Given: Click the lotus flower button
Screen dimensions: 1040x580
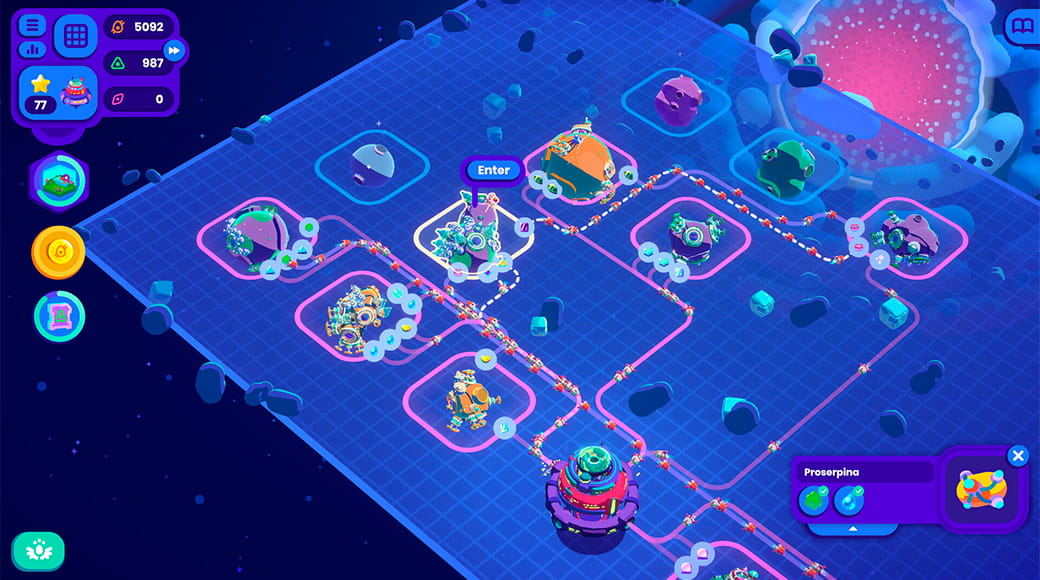Looking at the screenshot, I should [x=38, y=550].
